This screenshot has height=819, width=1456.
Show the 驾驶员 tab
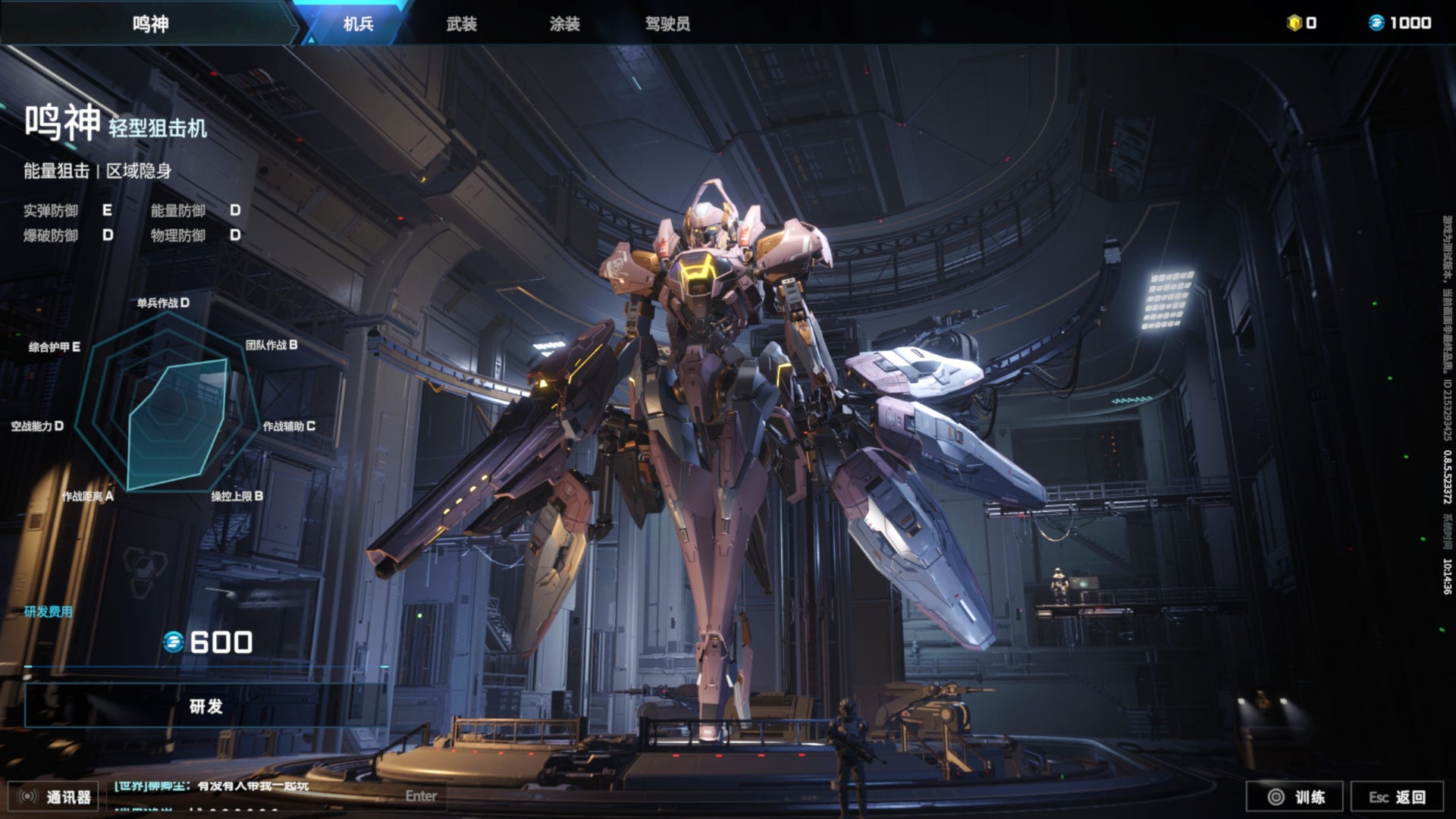[x=667, y=24]
